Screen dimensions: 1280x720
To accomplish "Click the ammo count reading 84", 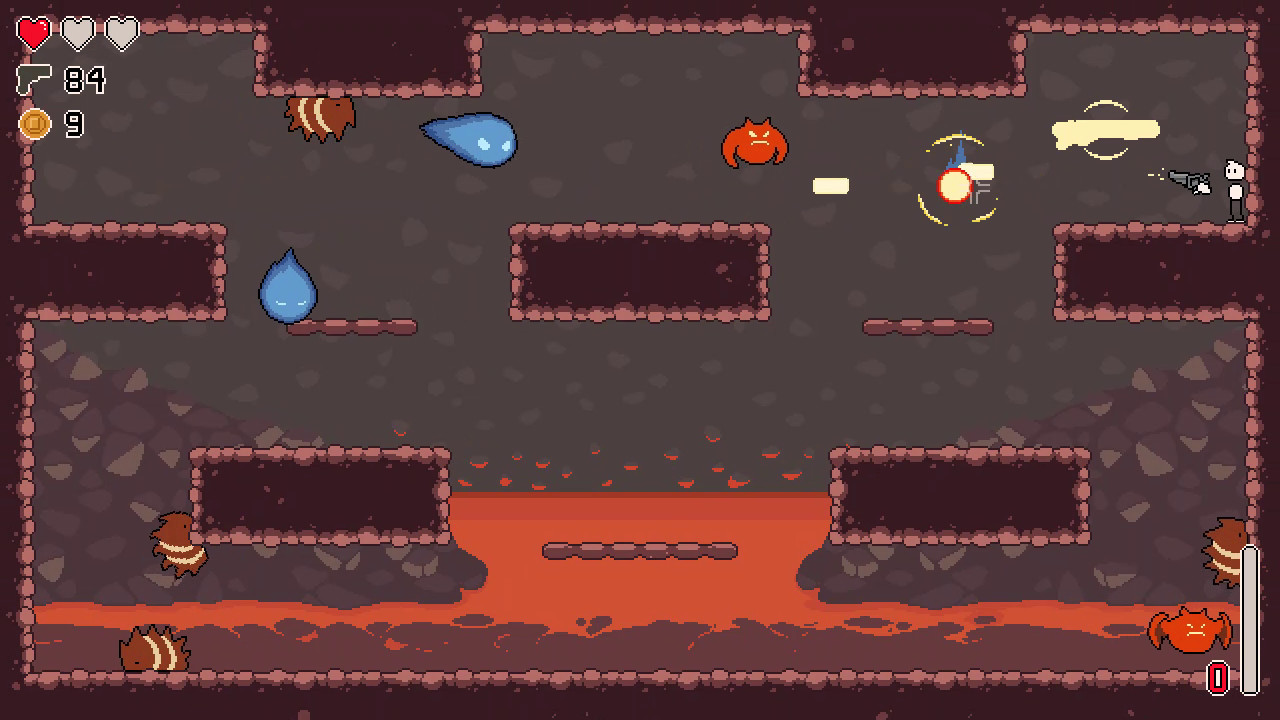I will click(x=85, y=78).
